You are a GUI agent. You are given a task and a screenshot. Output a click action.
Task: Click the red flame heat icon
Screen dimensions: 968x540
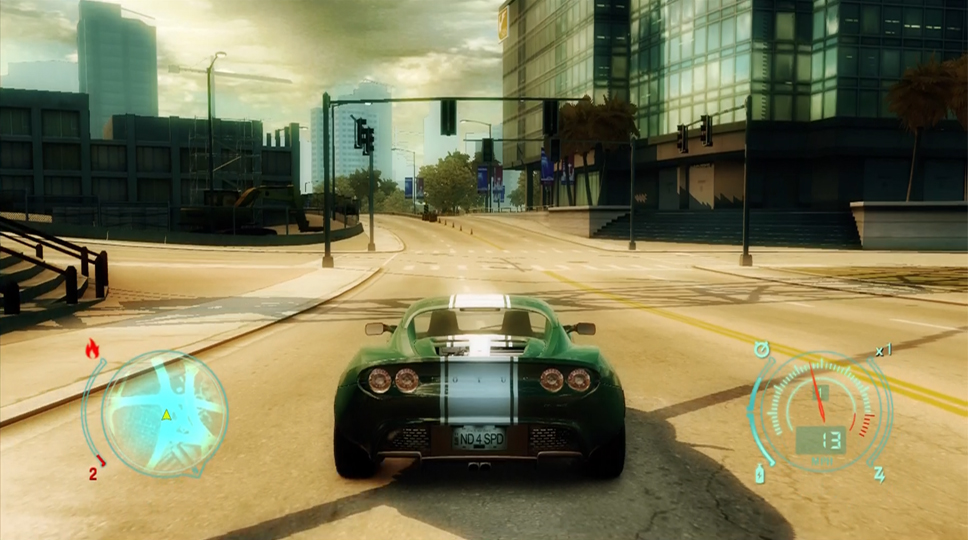[x=93, y=349]
